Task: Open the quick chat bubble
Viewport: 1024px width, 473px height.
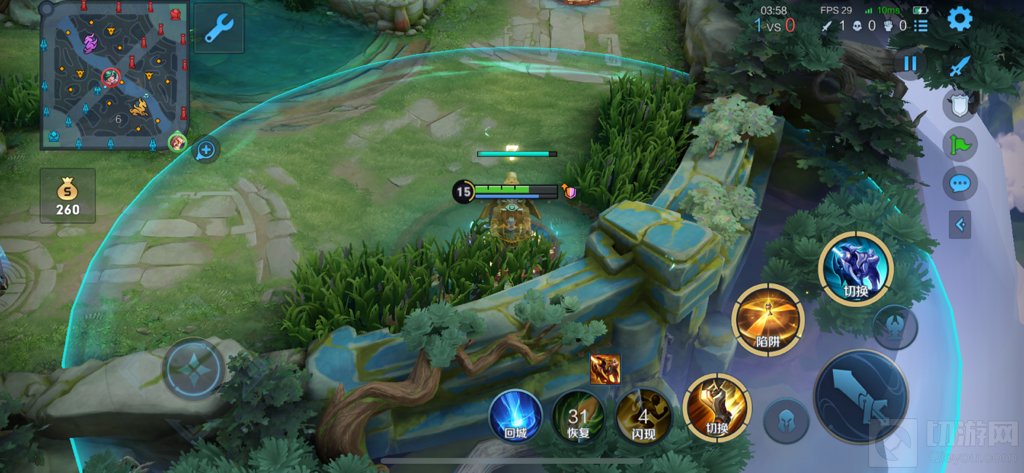Action: point(960,184)
